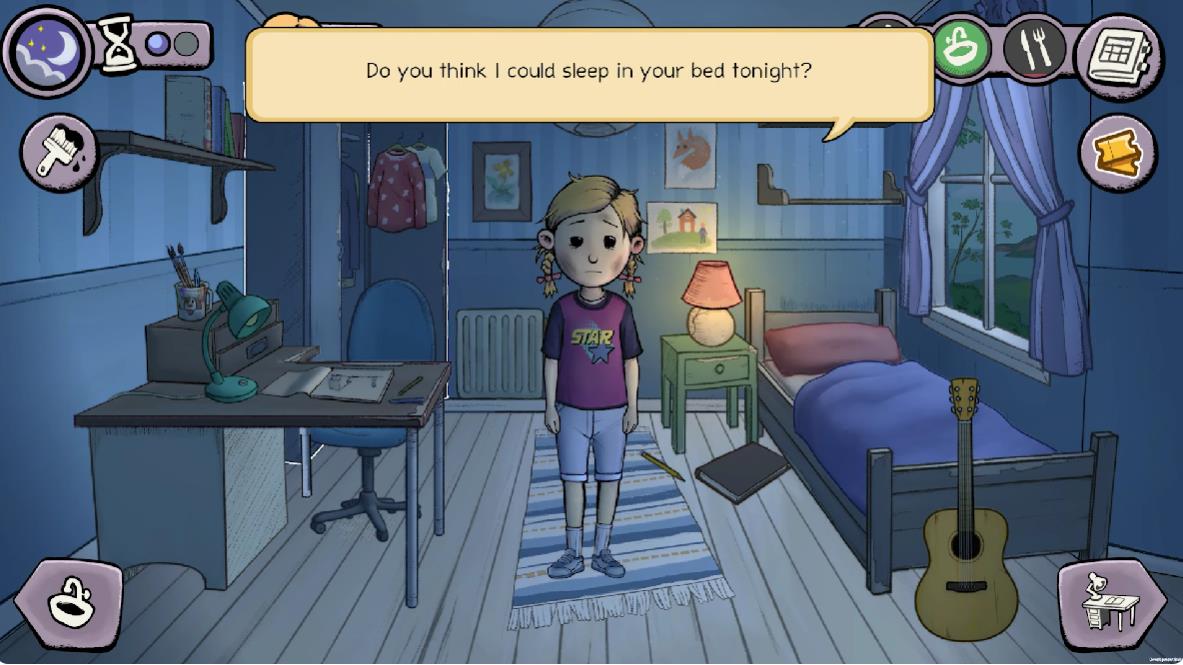Advance the sleep request speech bubble
This screenshot has height=665, width=1183.
(589, 74)
